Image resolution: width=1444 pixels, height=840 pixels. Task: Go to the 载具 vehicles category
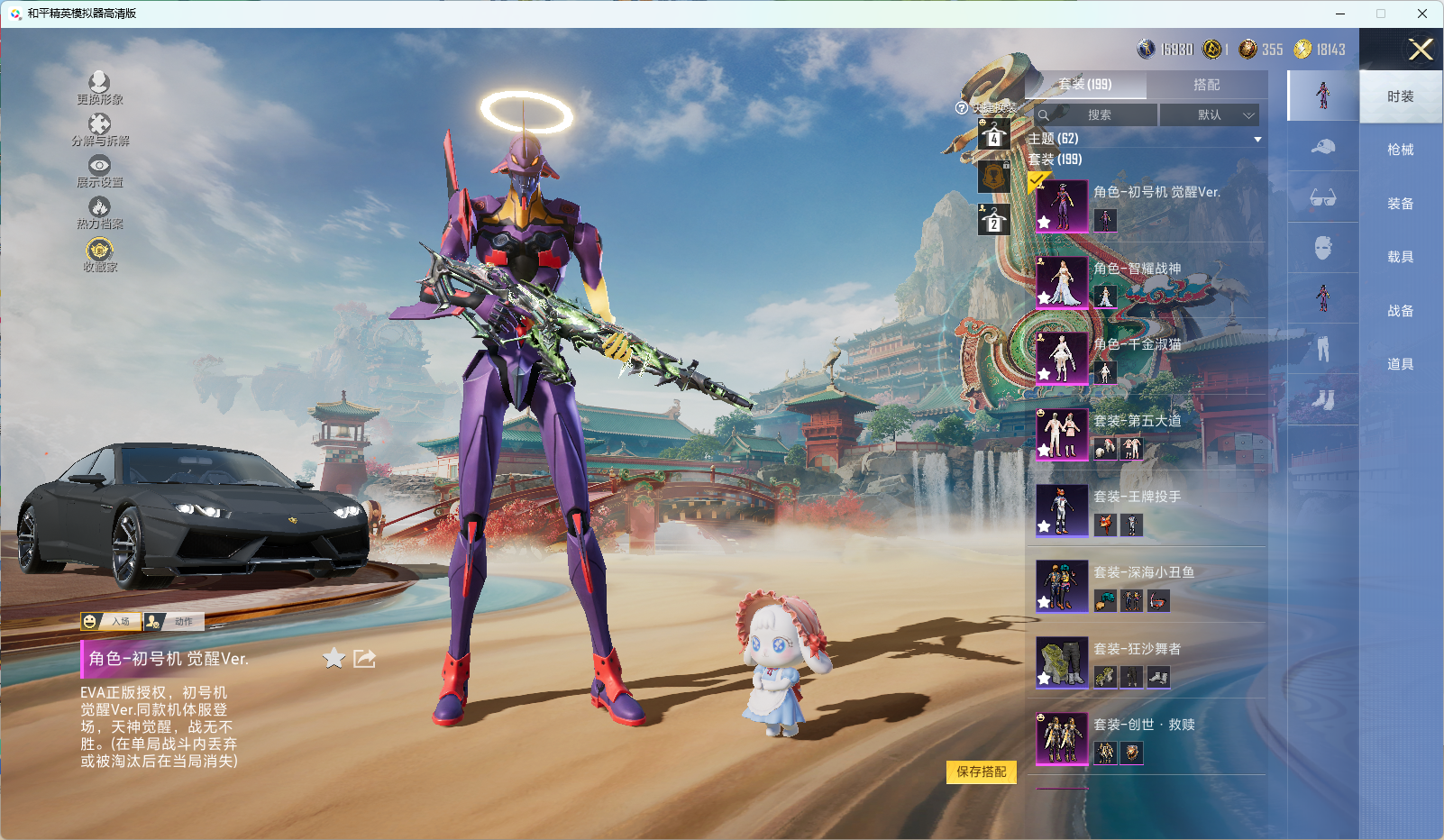click(1400, 257)
